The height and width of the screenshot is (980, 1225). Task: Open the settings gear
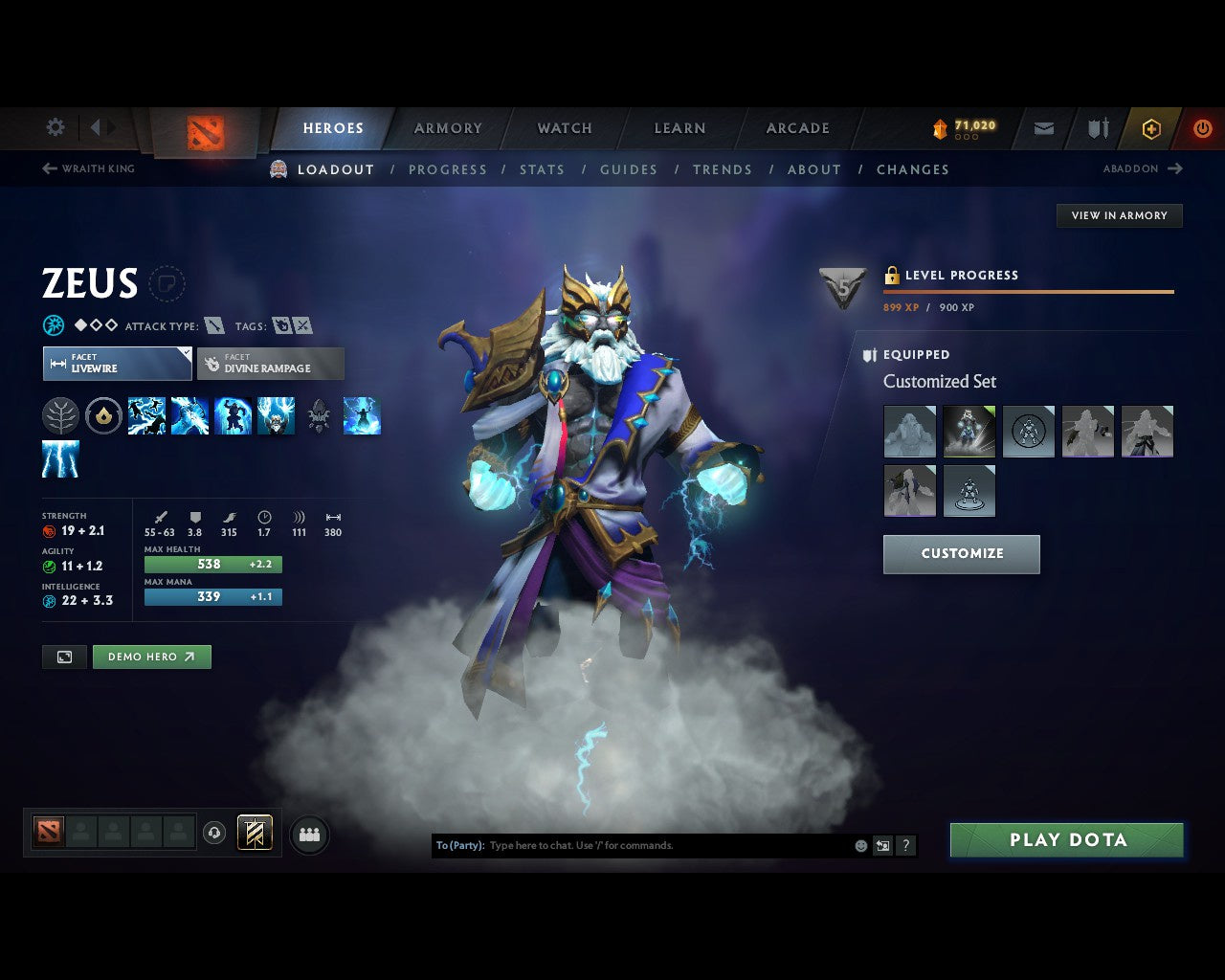point(55,126)
